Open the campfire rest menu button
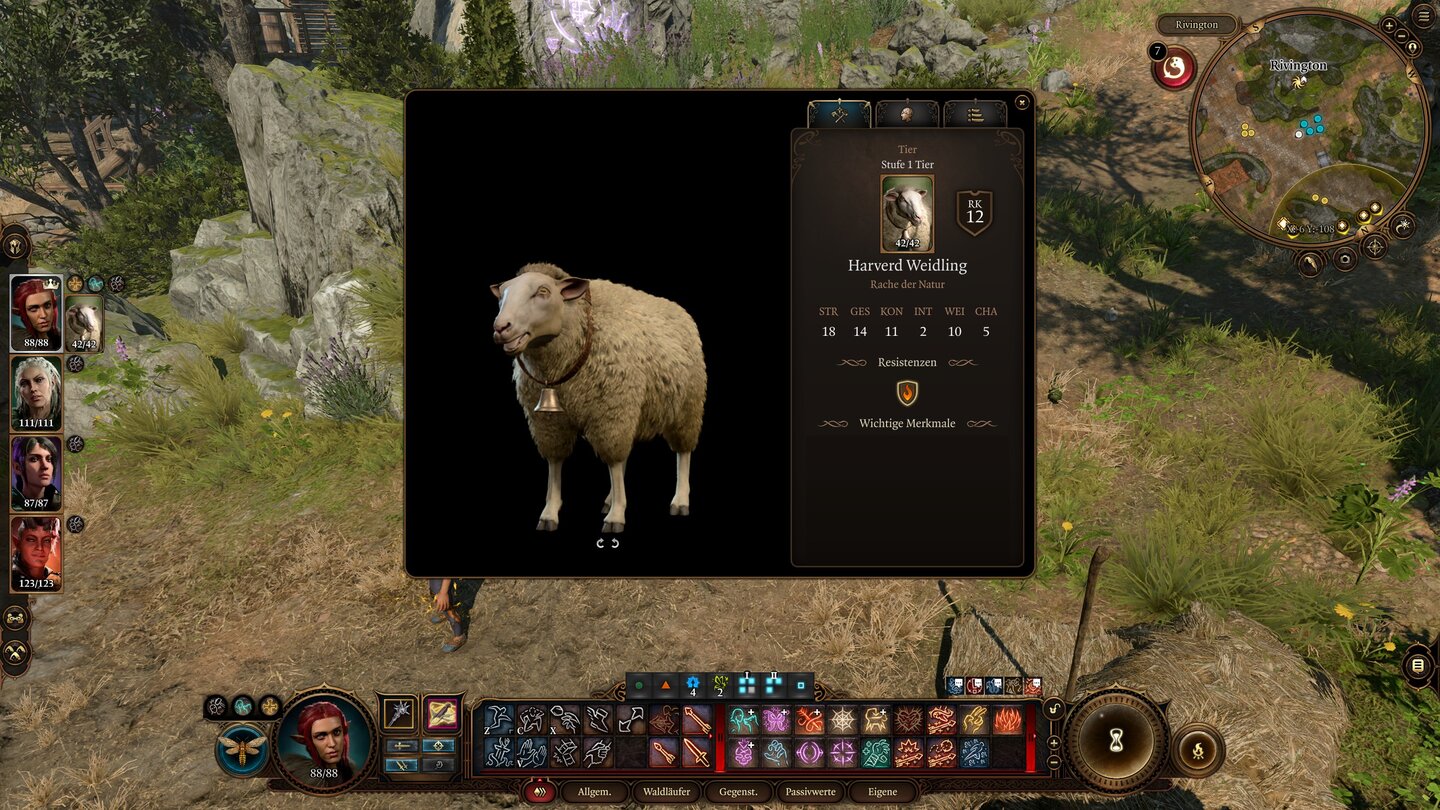The width and height of the screenshot is (1440, 810). pyautogui.click(x=1197, y=749)
